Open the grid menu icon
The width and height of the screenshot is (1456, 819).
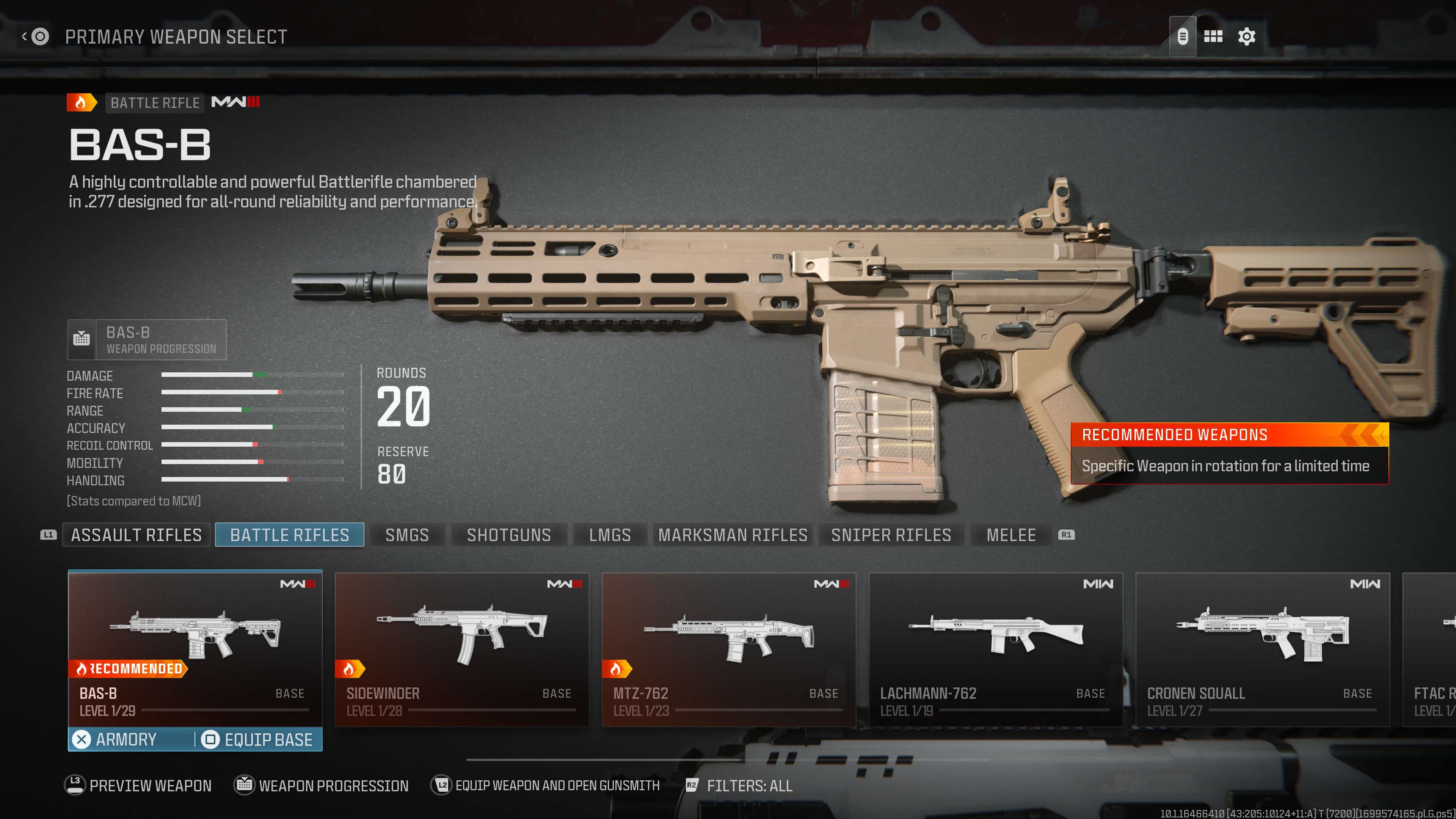point(1213,37)
